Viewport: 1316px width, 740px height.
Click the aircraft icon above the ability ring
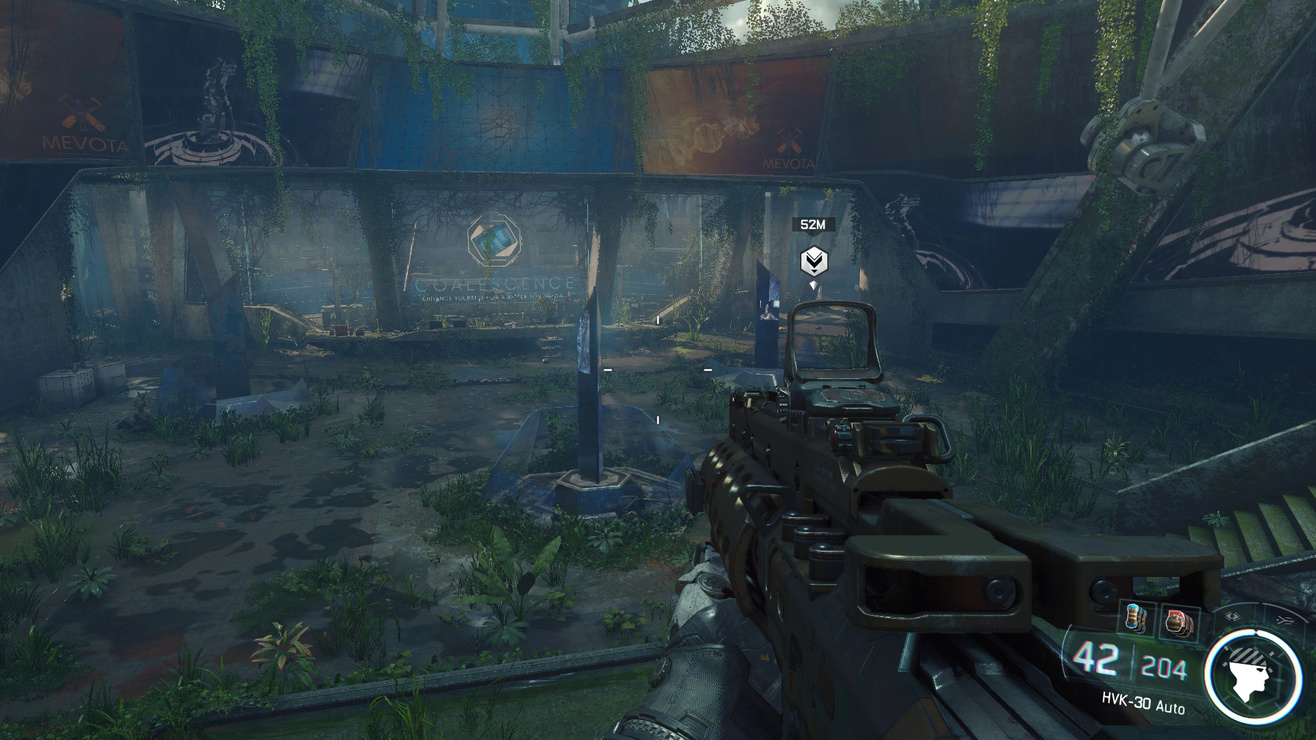pos(1284,621)
